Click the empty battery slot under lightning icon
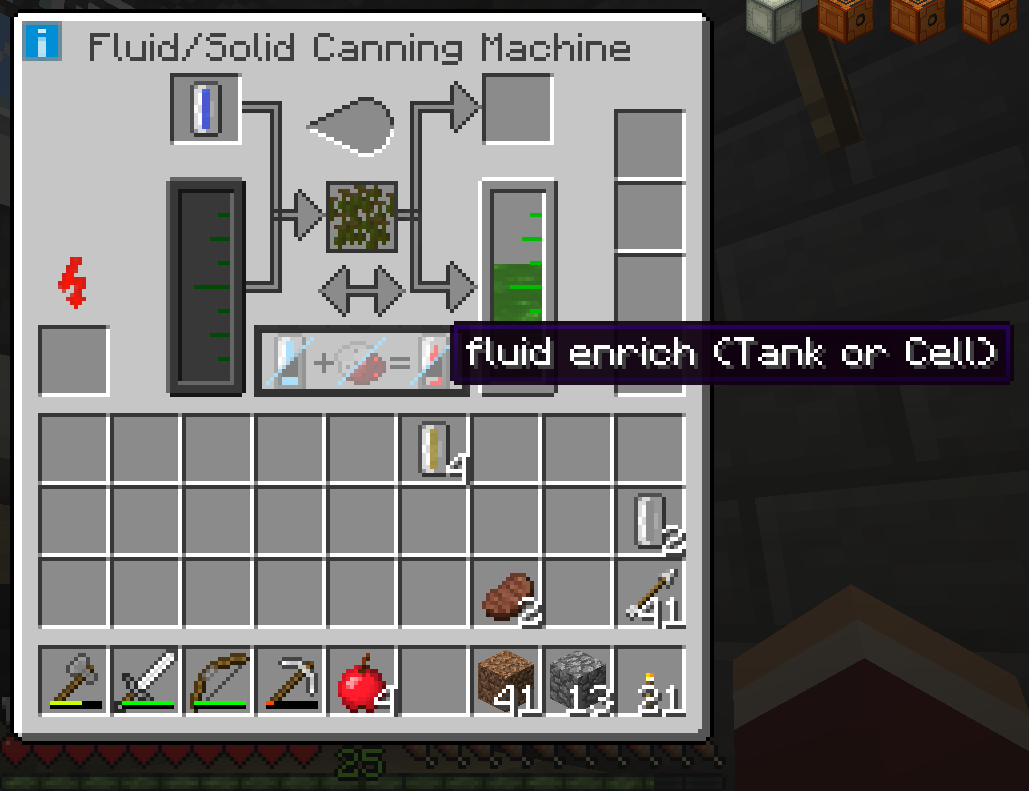1029x791 pixels. point(74,360)
